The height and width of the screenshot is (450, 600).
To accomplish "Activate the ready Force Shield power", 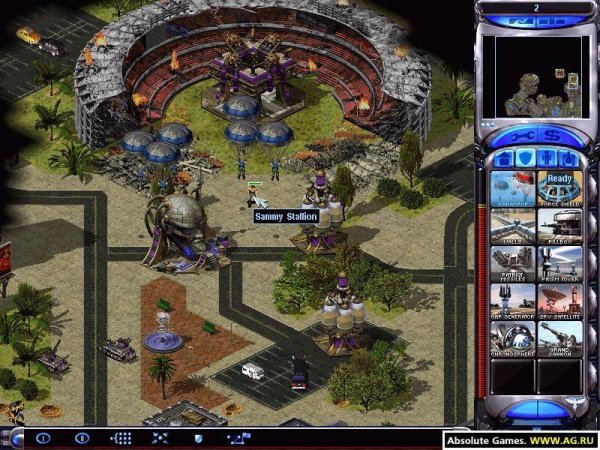I will tap(559, 188).
